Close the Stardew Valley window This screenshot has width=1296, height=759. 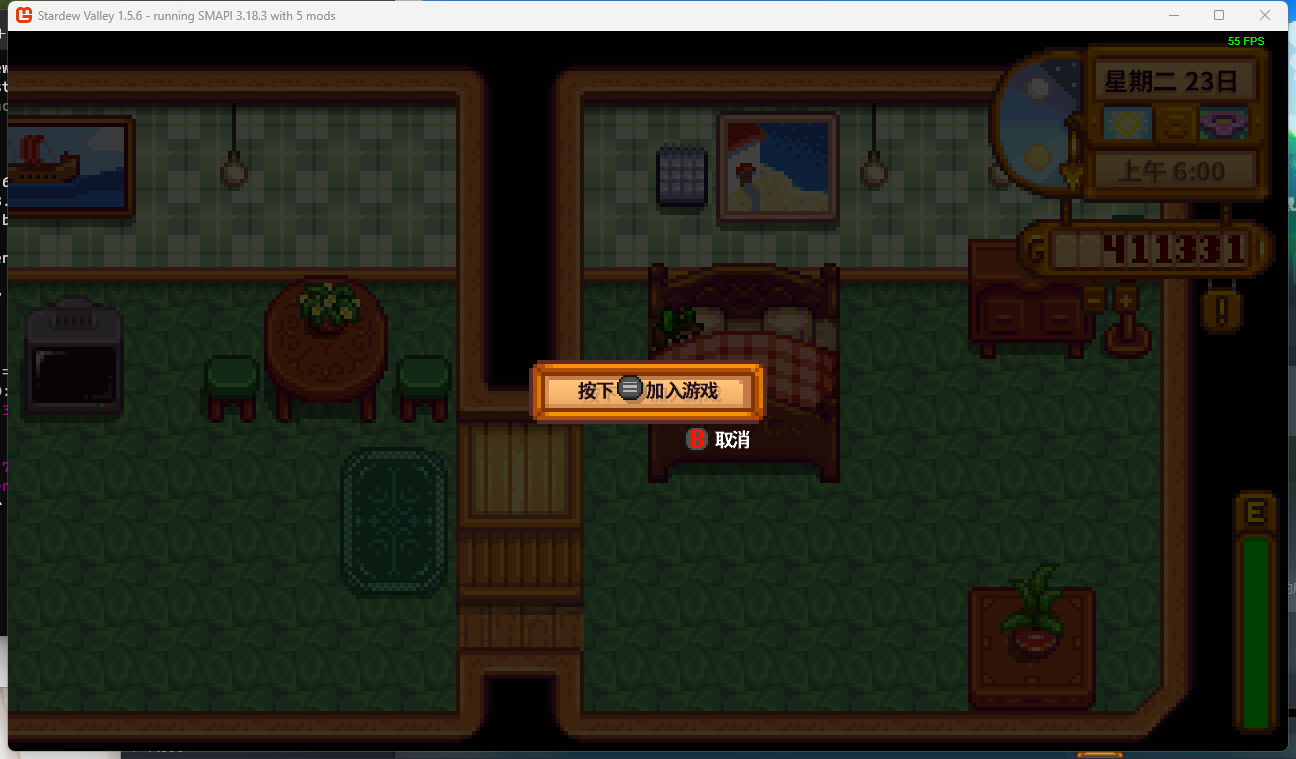(1265, 15)
